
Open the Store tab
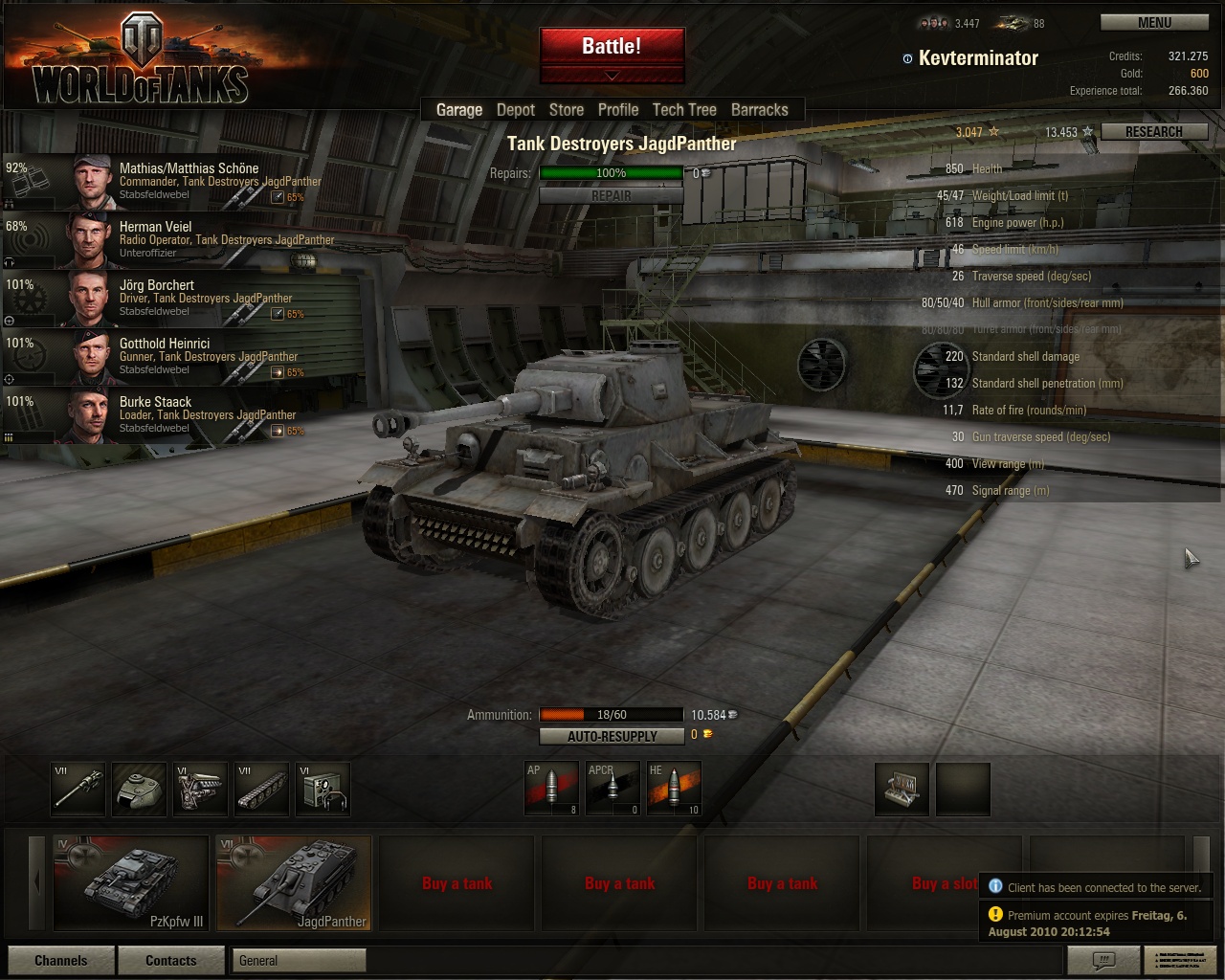click(567, 110)
